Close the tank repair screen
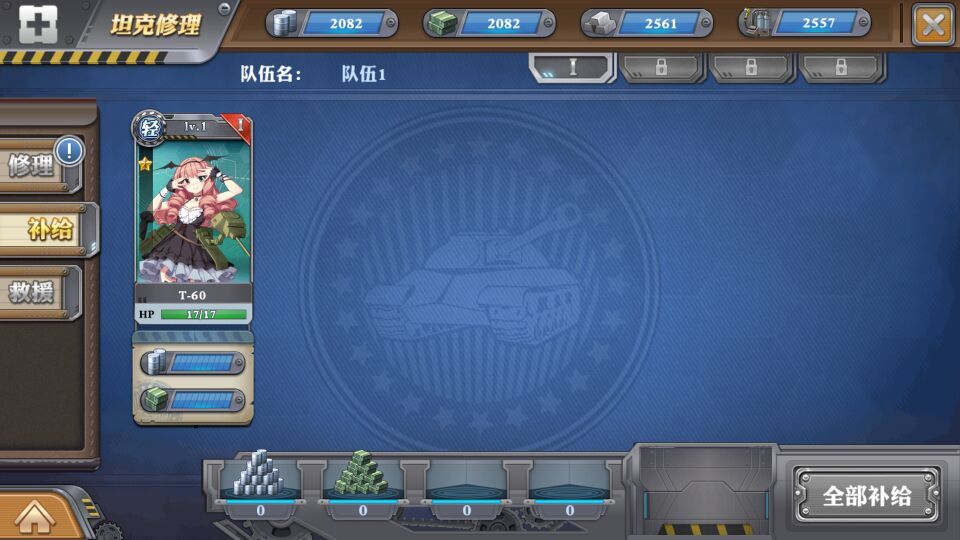The height and width of the screenshot is (540, 960). click(933, 24)
